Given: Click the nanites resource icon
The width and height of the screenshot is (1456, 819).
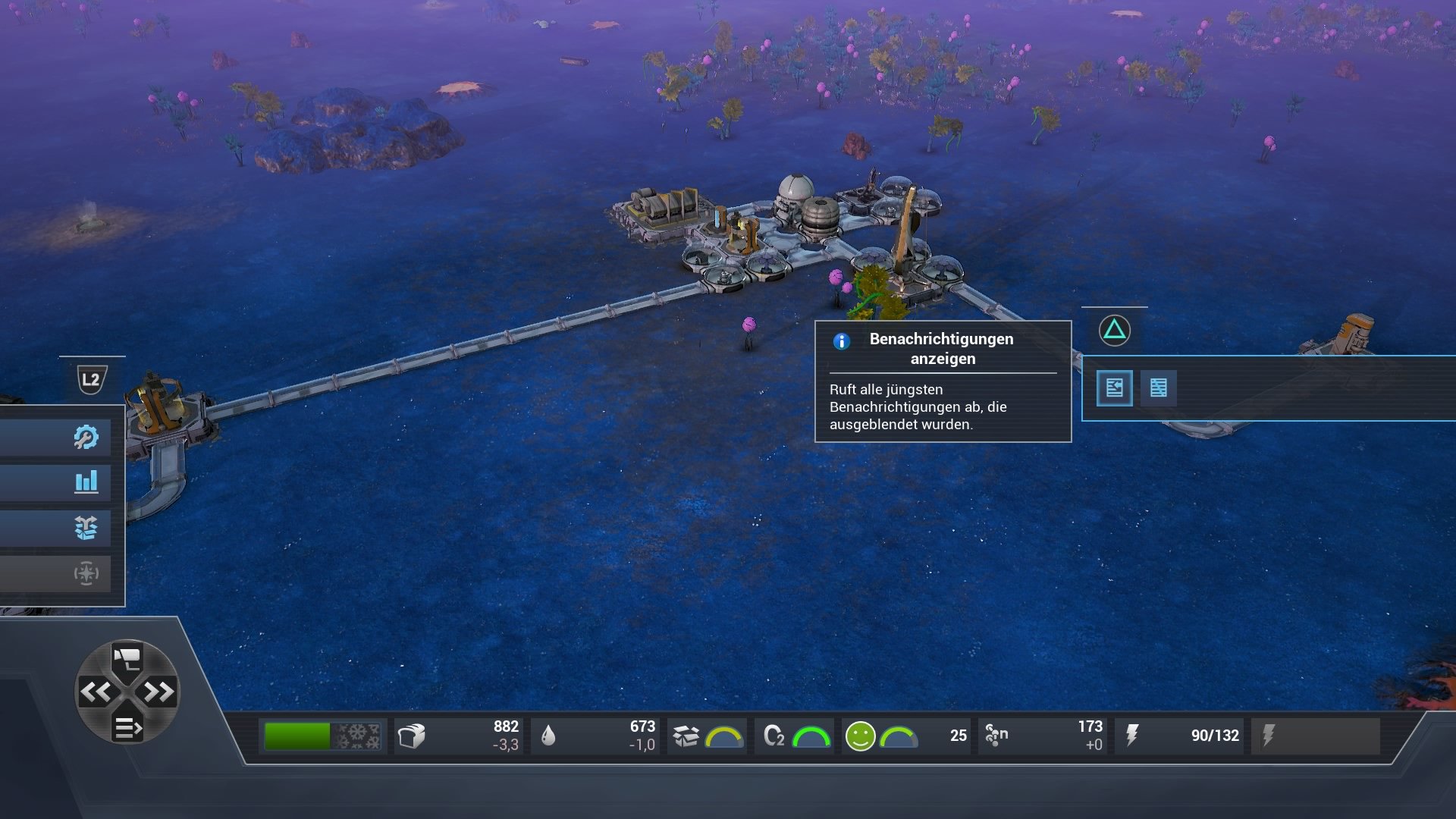Looking at the screenshot, I should 994,735.
